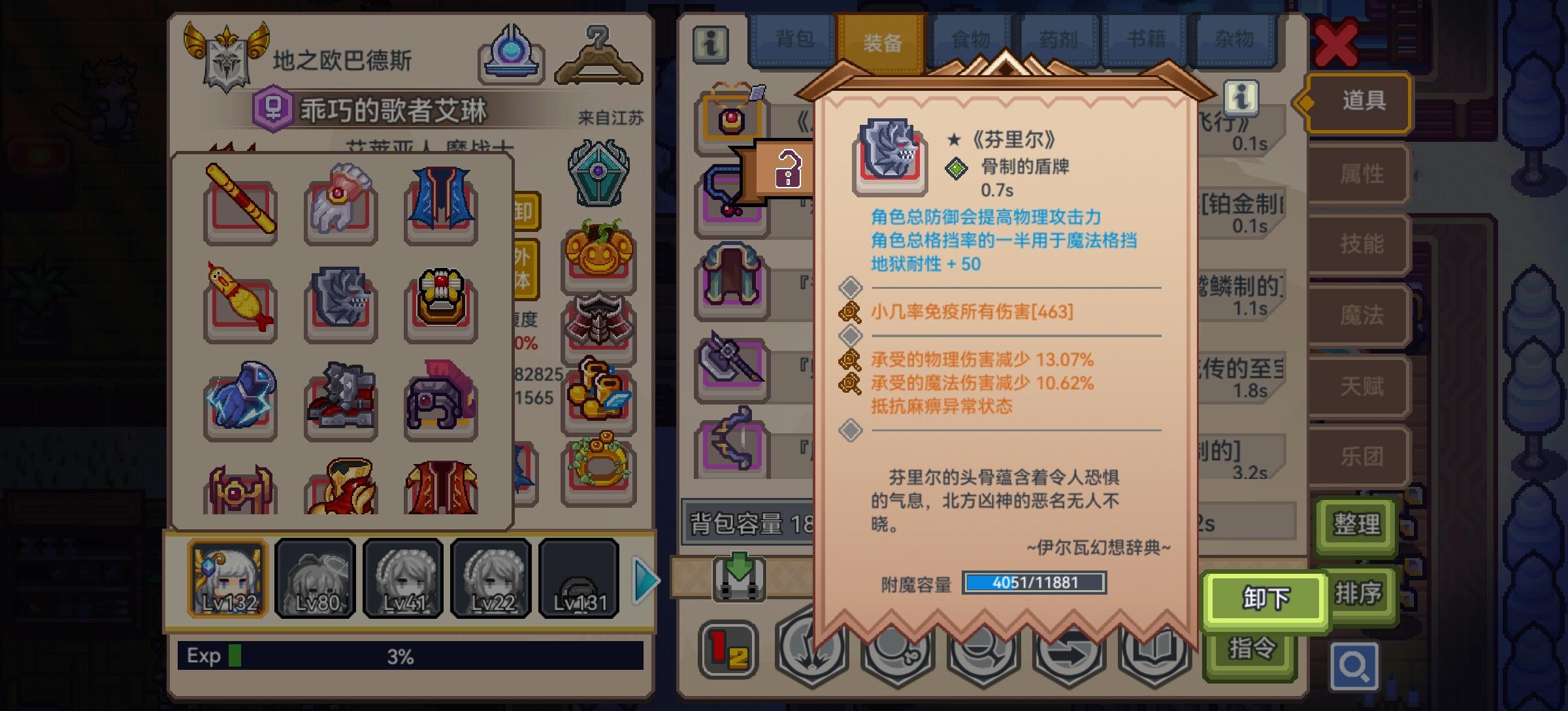Click the 整理 organize button

point(1356,525)
